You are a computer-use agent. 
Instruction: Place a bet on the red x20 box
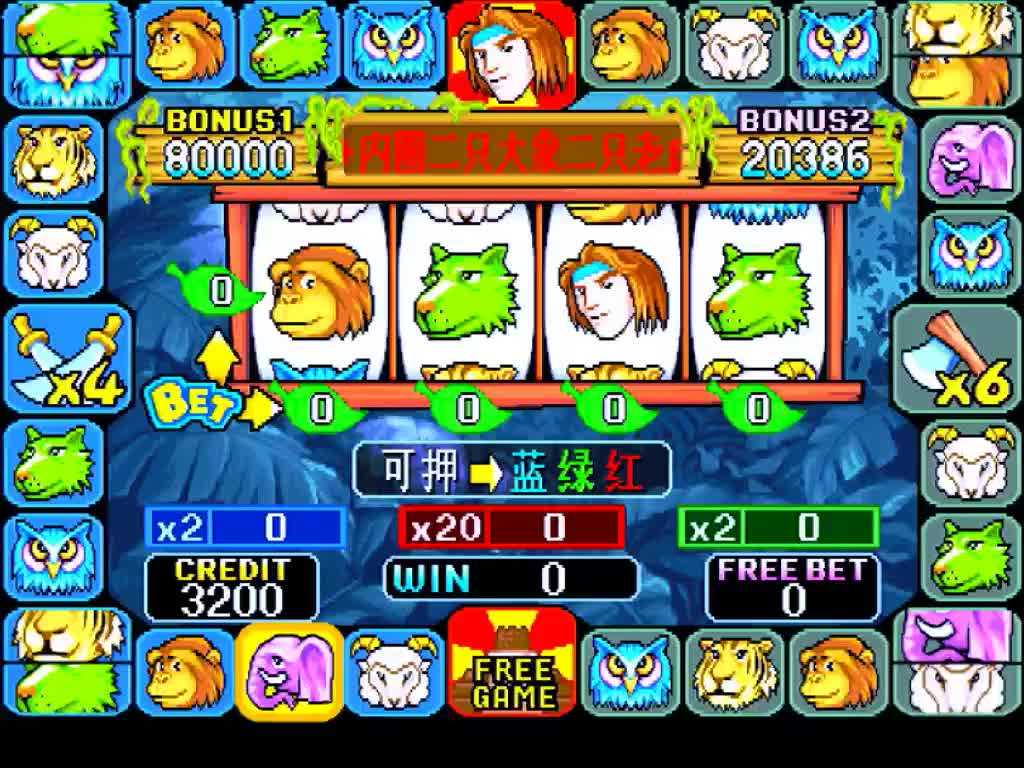[x=511, y=527]
